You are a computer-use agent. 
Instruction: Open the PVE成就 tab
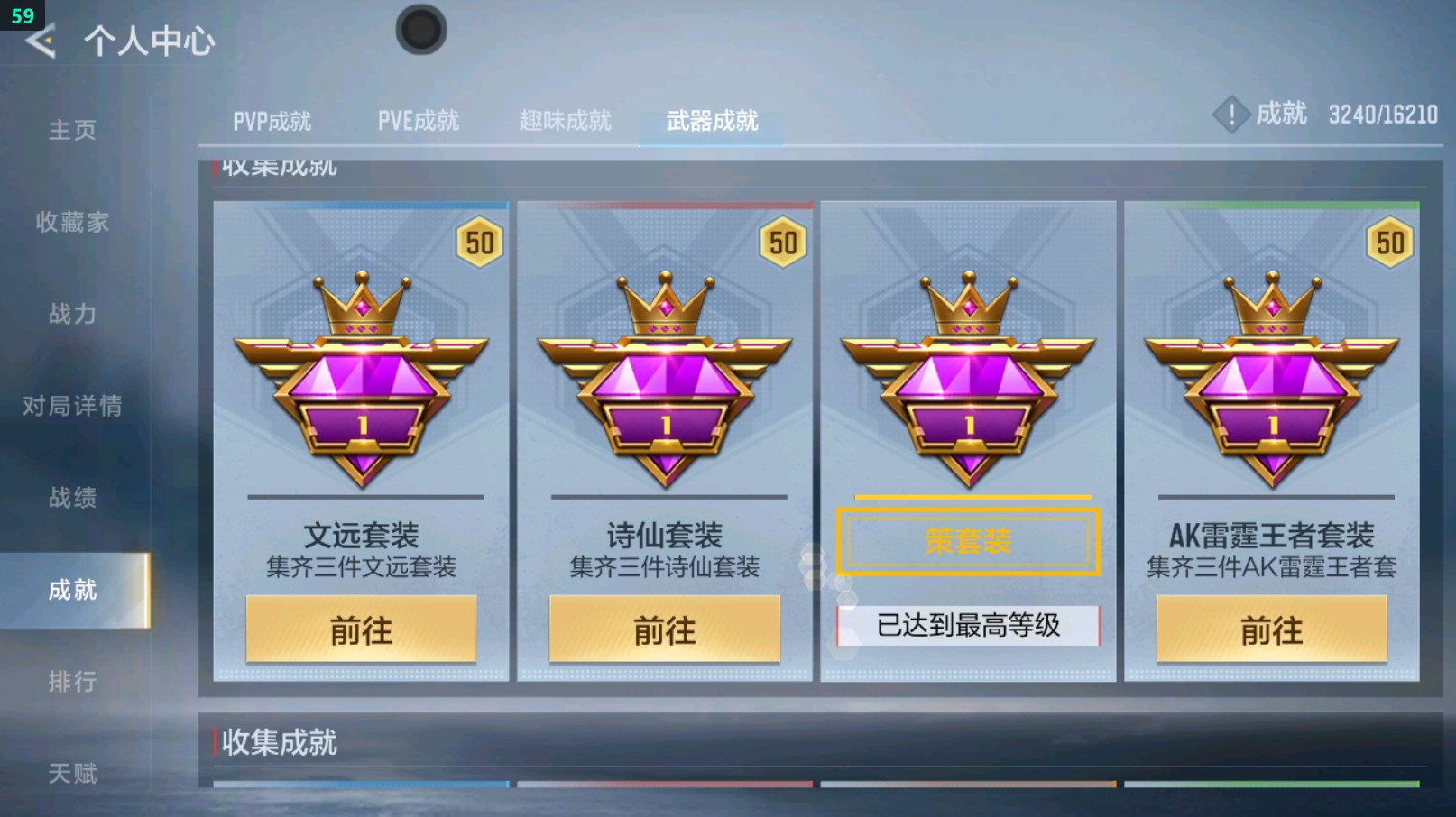419,120
